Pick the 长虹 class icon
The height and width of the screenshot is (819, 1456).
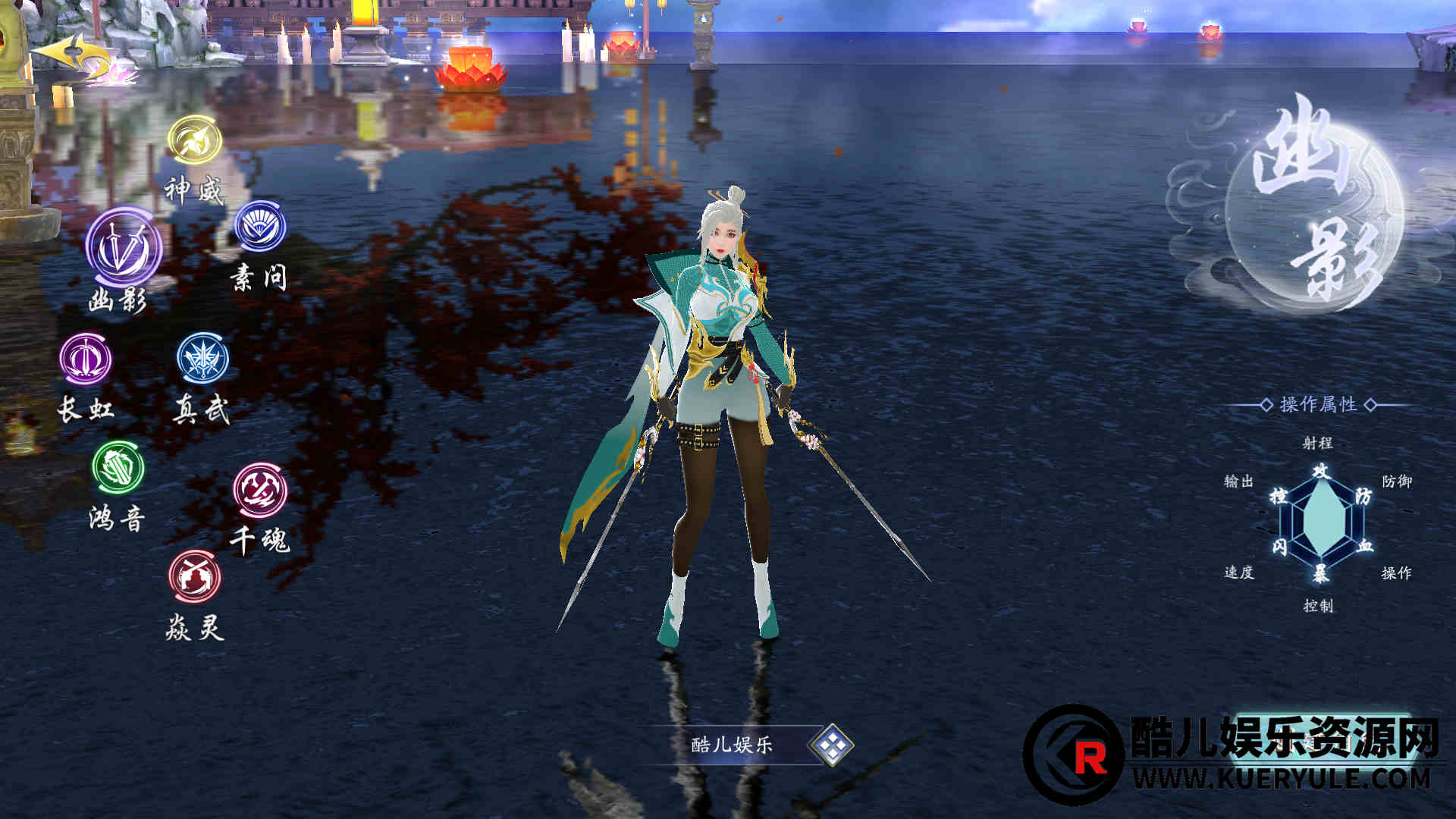pos(86,359)
